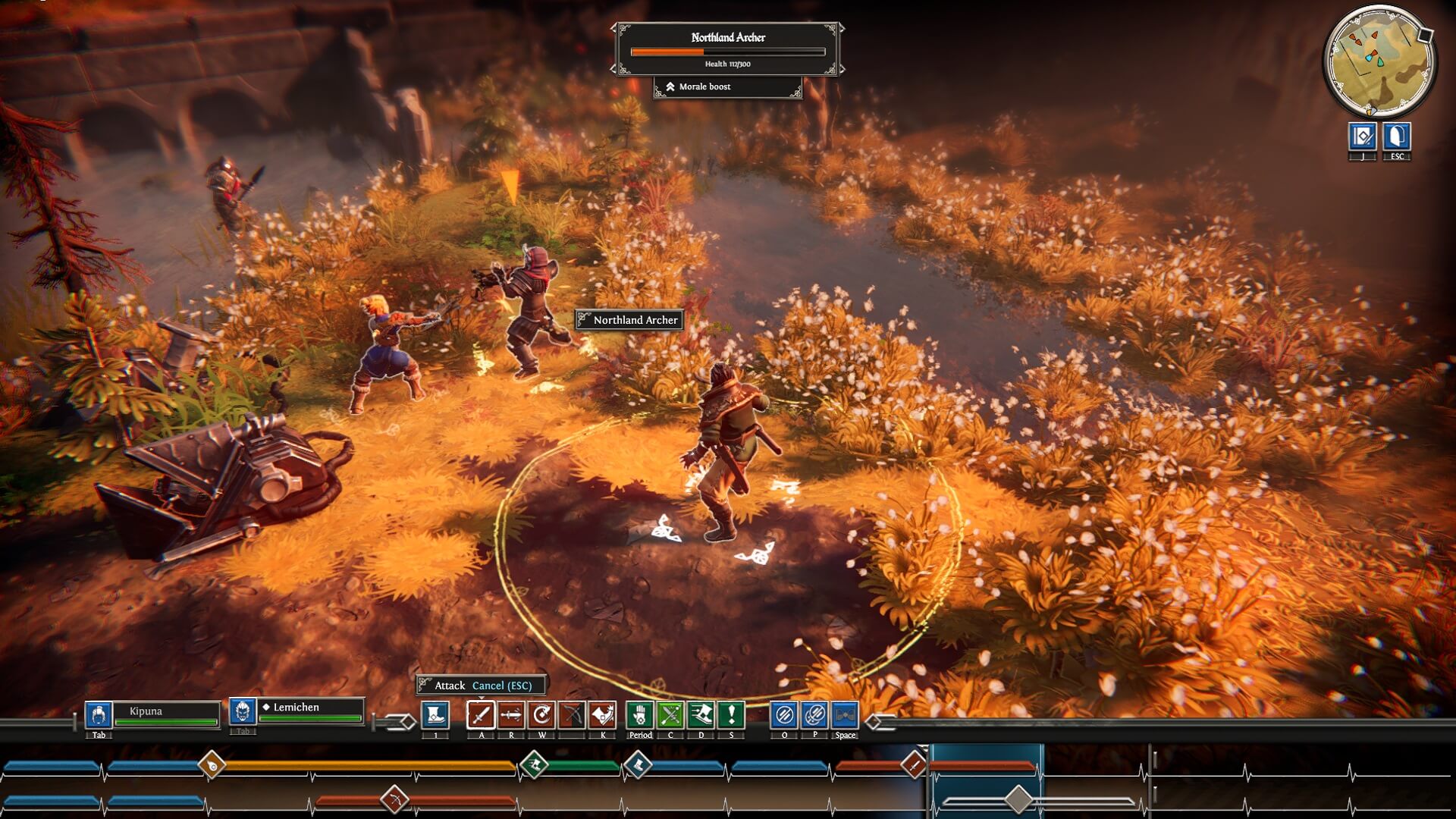Viewport: 1456px width, 819px height.
Task: Activate the banner ability bound to K
Action: pyautogui.click(x=603, y=716)
